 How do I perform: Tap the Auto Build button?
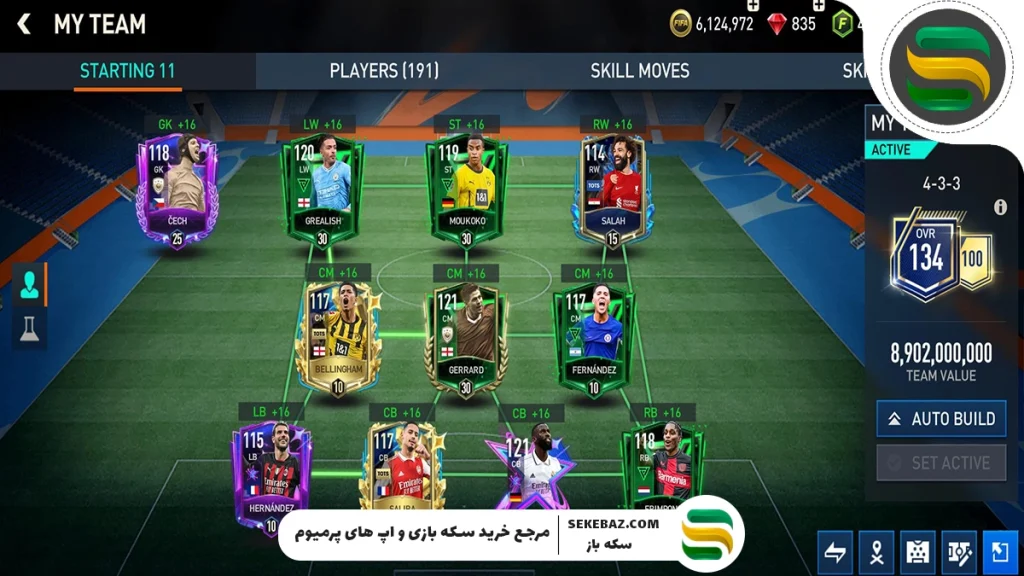point(941,419)
